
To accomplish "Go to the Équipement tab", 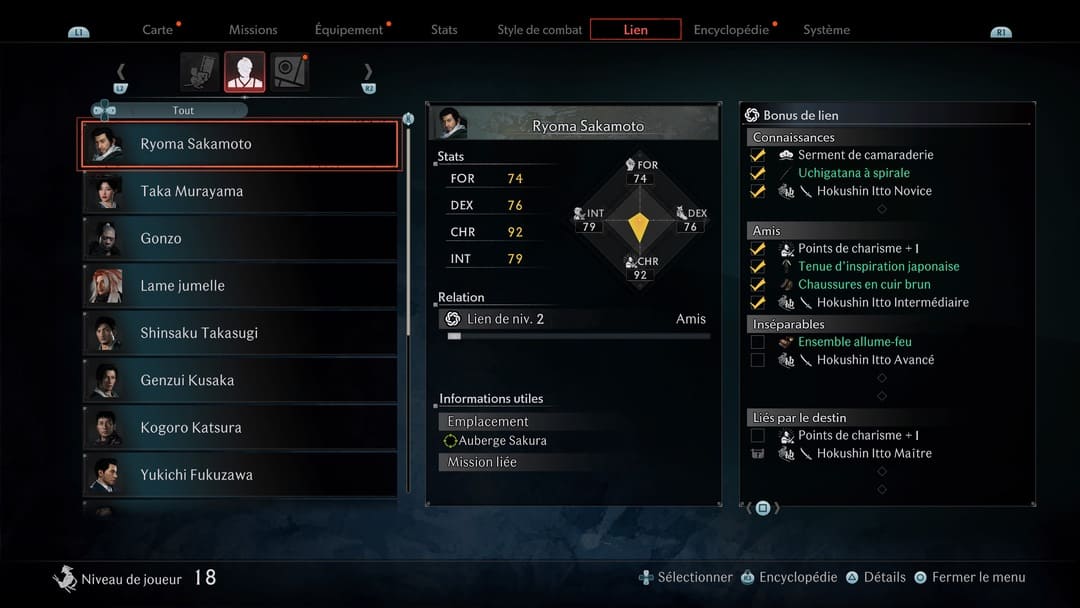I will 349,30.
